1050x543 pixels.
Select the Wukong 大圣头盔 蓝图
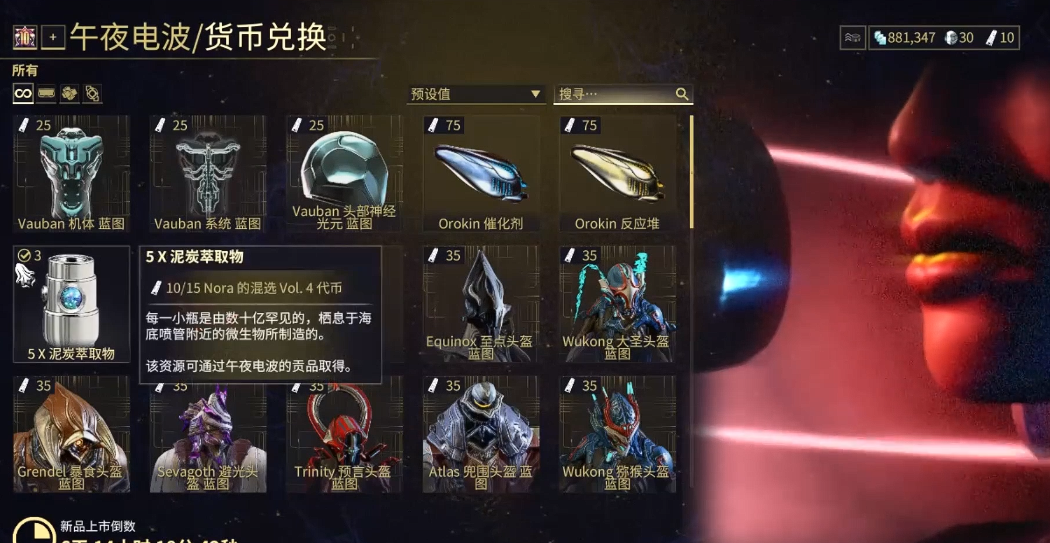(617, 303)
